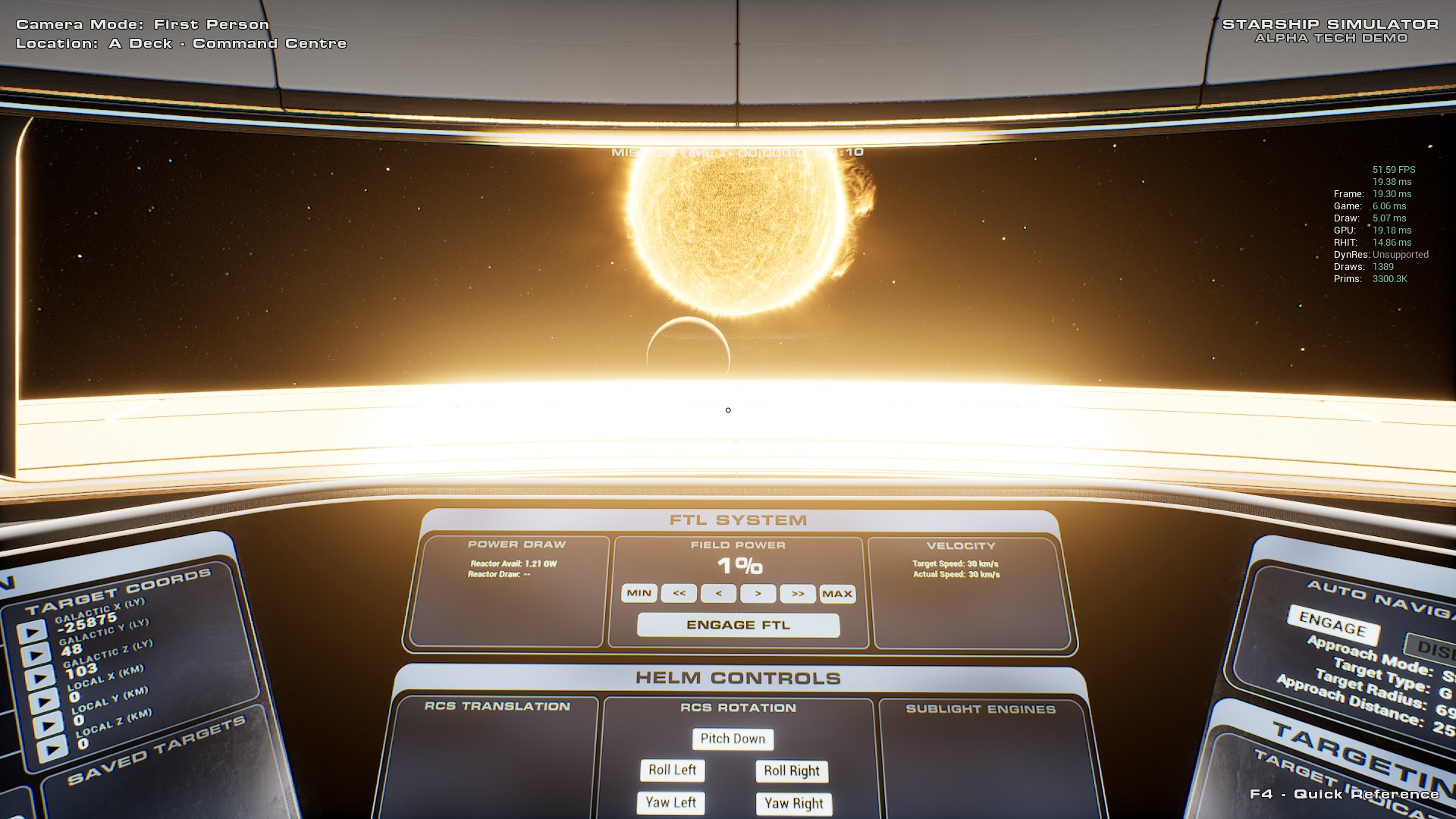Screen dimensions: 1456x819
Task: Activate the Pitch Down control
Action: click(x=733, y=739)
